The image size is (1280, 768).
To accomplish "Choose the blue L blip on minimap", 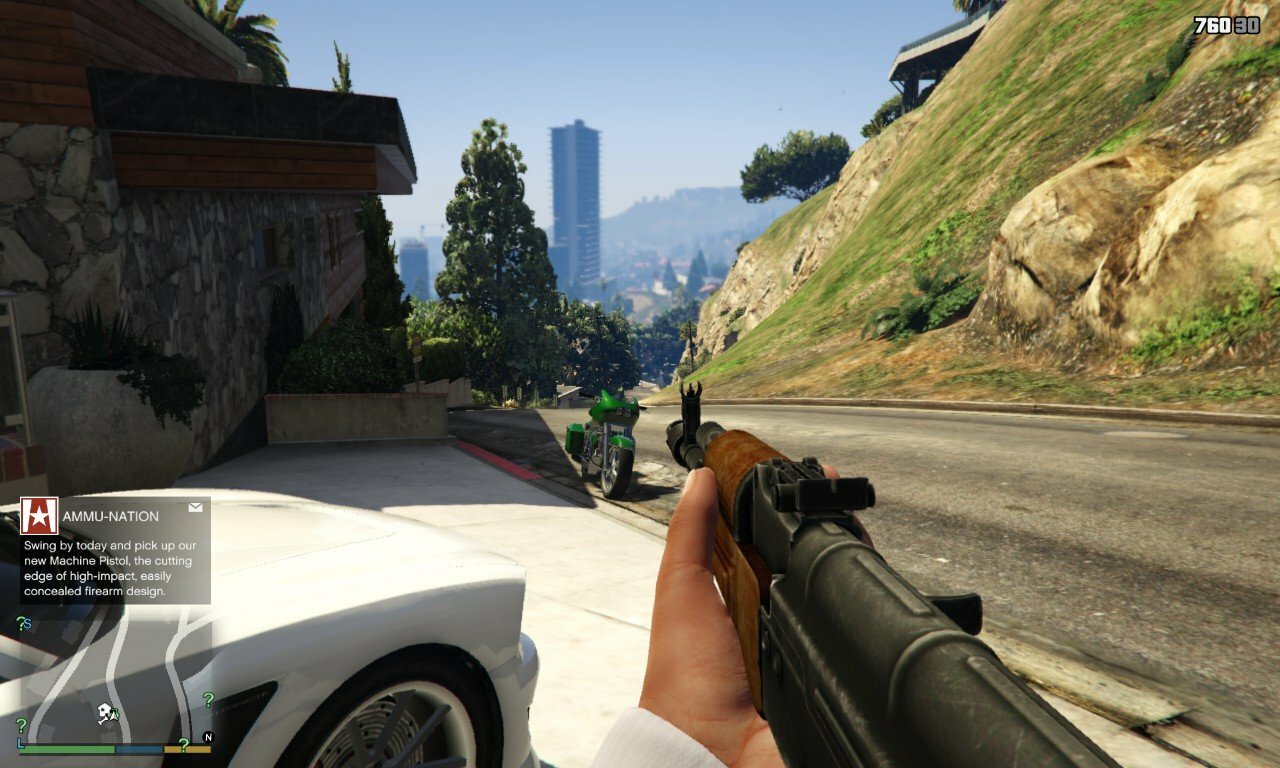I will 21,743.
